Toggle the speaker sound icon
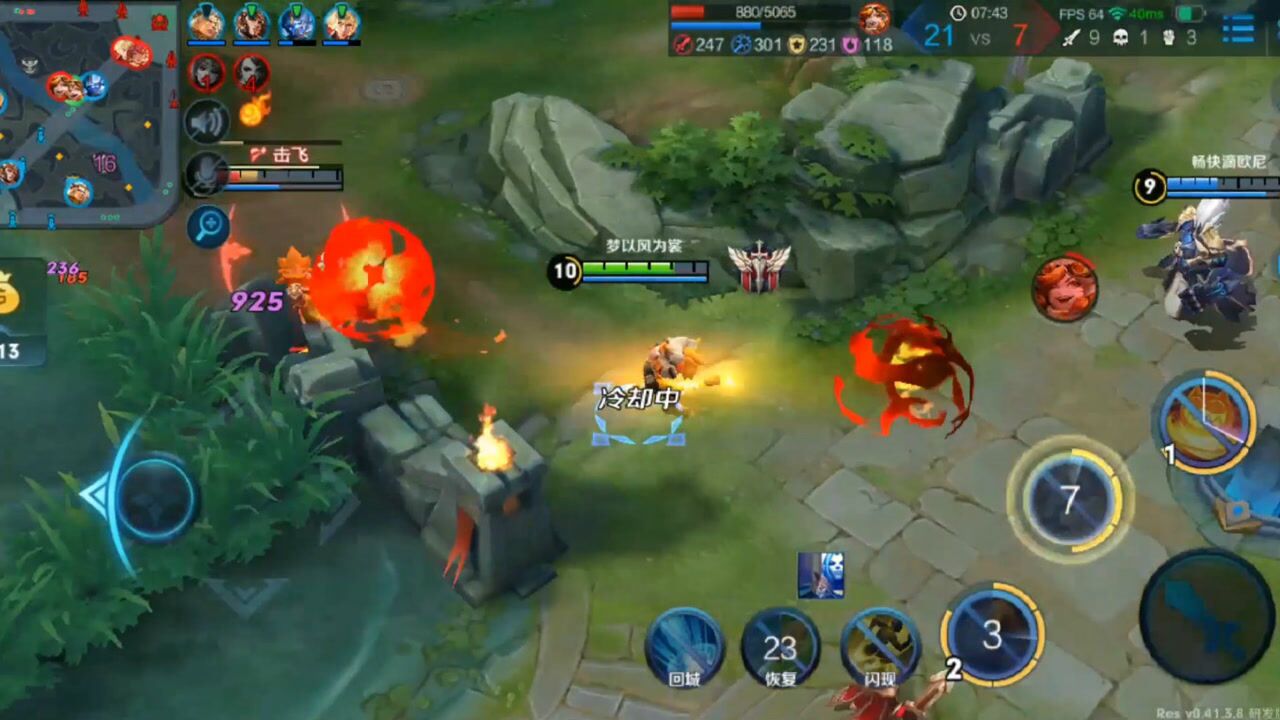1280x720 pixels. tap(207, 121)
